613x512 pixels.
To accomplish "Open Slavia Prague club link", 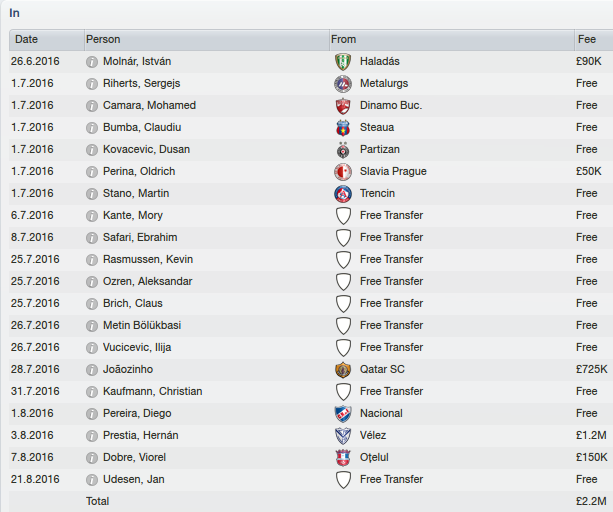I will pos(393,171).
